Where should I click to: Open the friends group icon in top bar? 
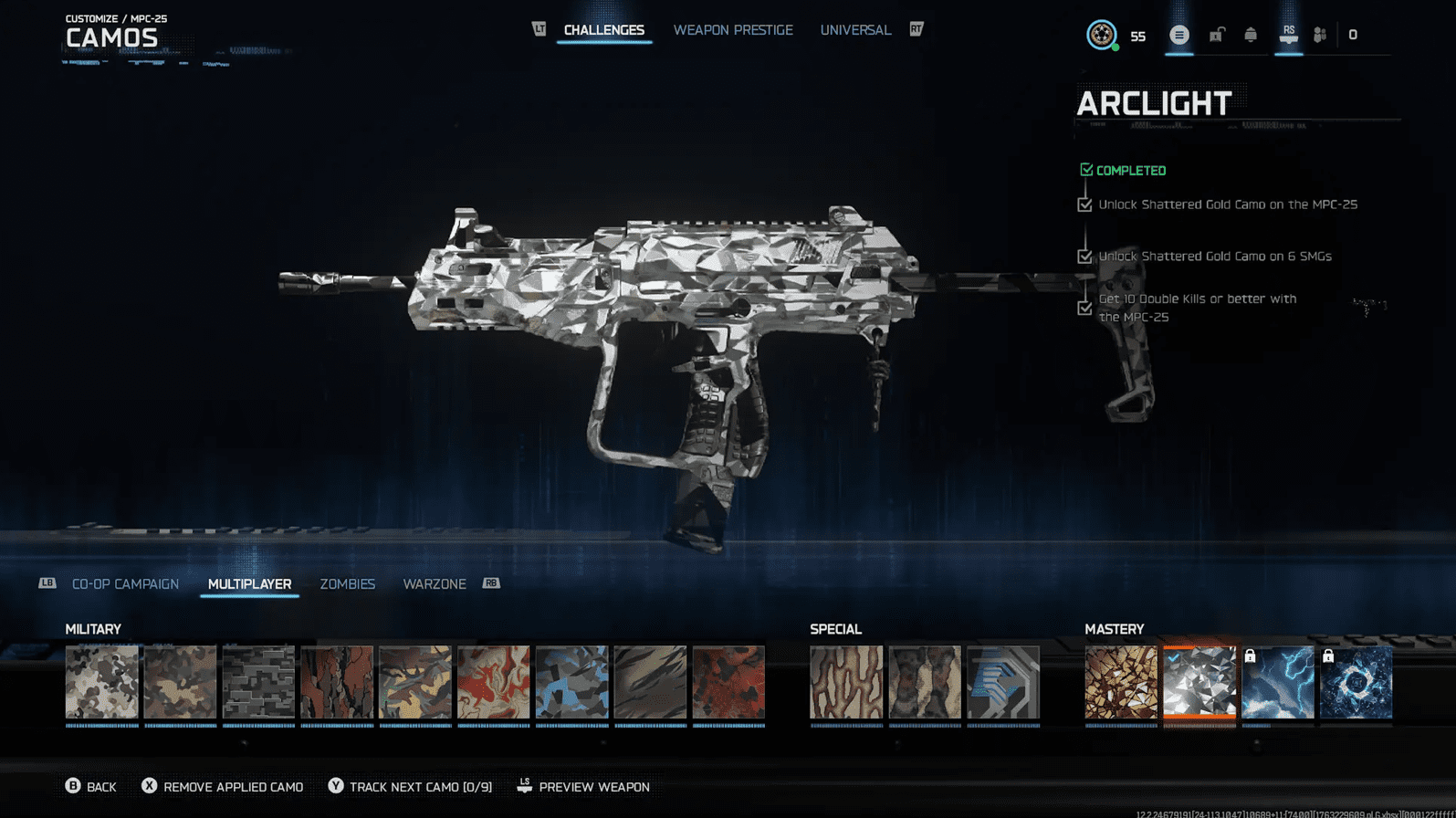[x=1319, y=35]
